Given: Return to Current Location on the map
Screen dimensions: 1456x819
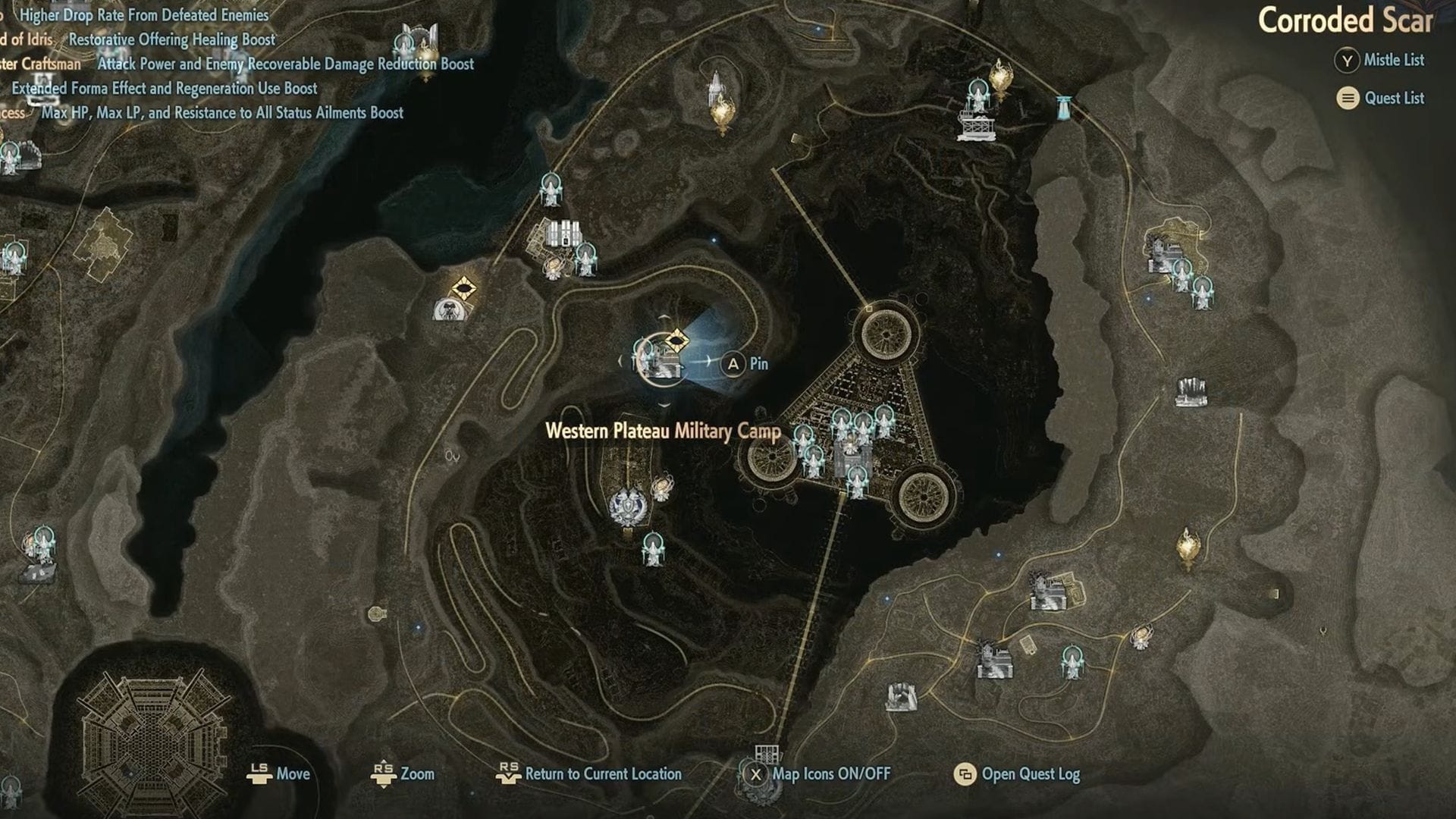Looking at the screenshot, I should [x=588, y=774].
